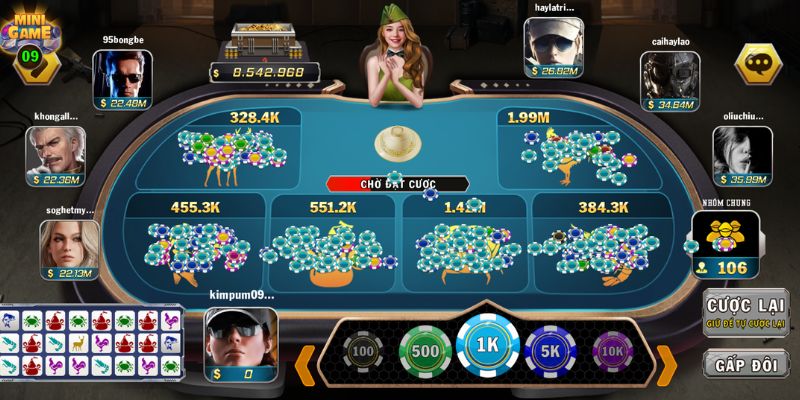
Task: Tap the Cược Lại rebet button
Action: [745, 311]
